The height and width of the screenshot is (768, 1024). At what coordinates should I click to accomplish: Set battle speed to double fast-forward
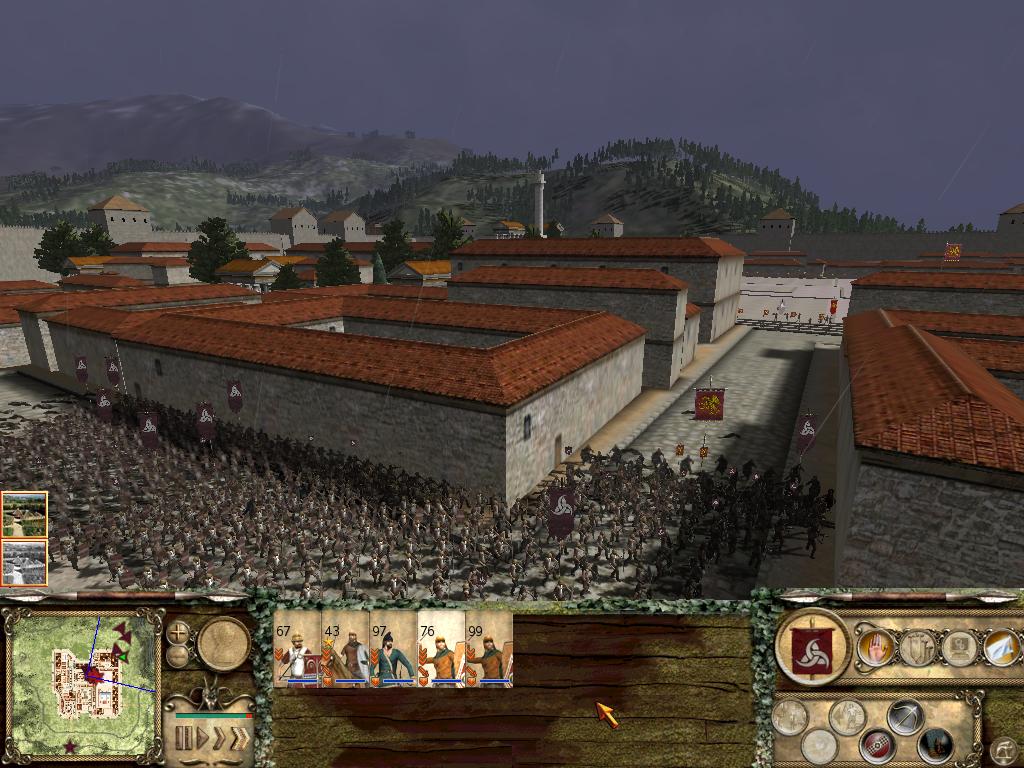coord(219,739)
